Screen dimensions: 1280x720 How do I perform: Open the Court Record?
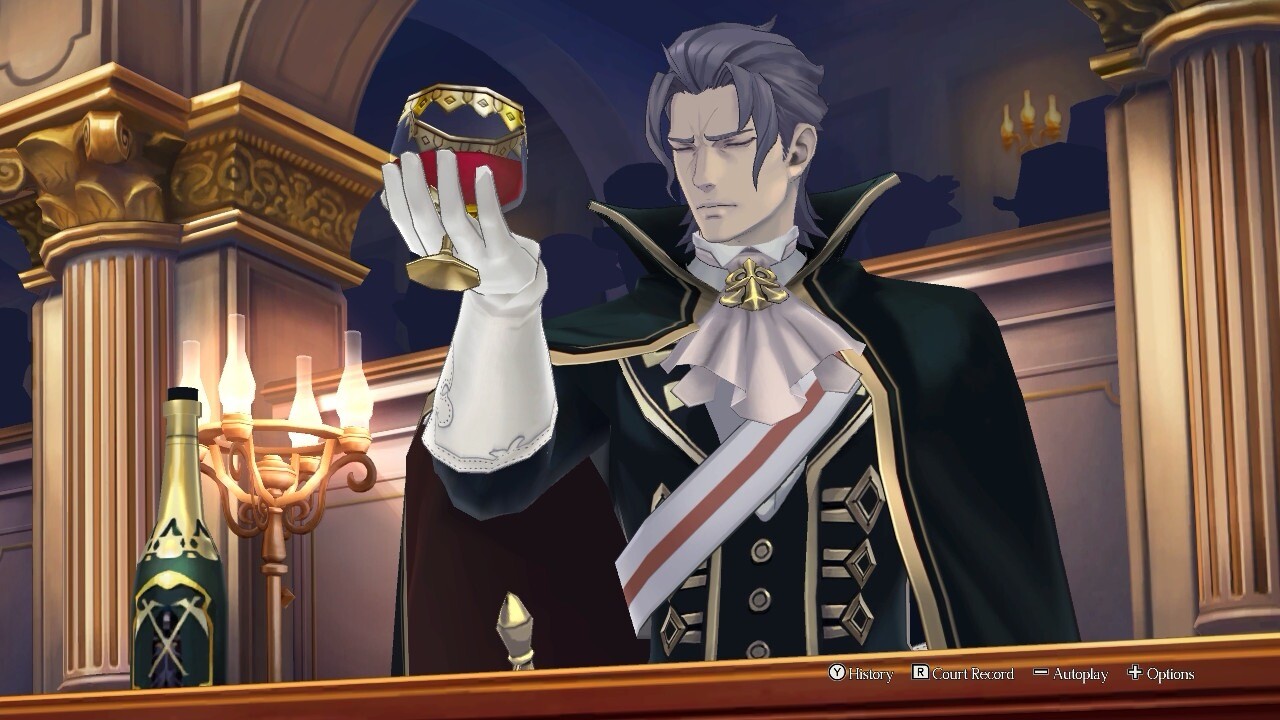[x=963, y=674]
